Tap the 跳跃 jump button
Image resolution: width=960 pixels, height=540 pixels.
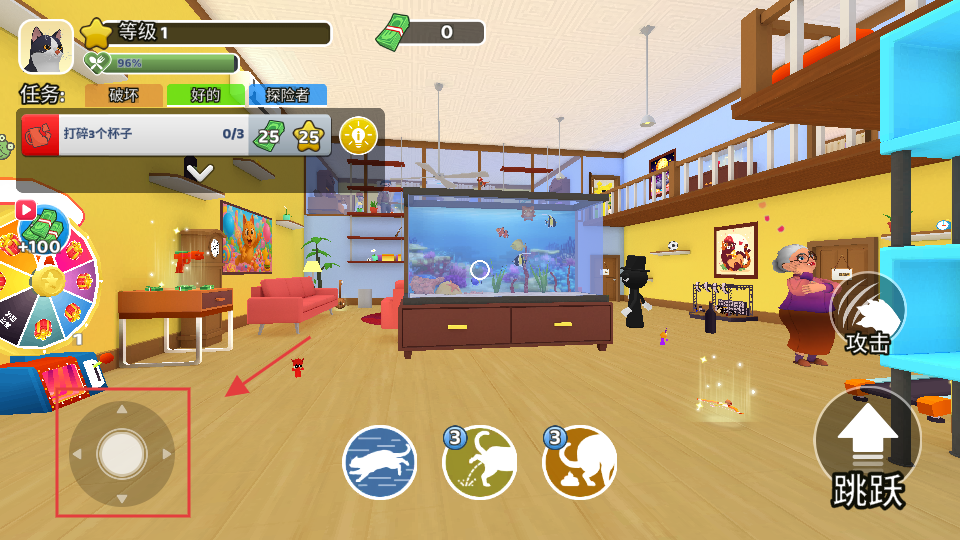(868, 448)
